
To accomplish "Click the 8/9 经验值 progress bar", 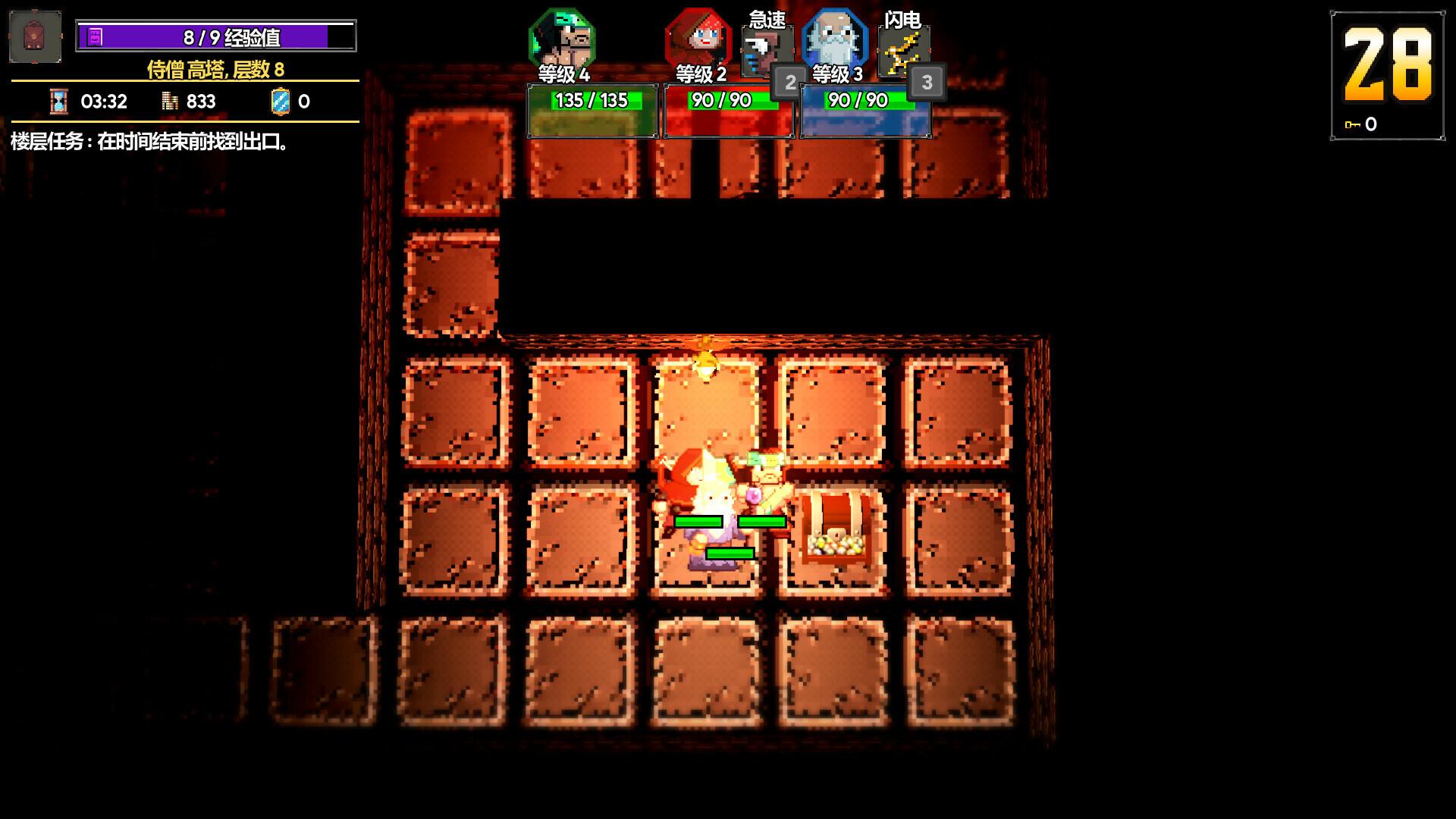I will click(215, 35).
